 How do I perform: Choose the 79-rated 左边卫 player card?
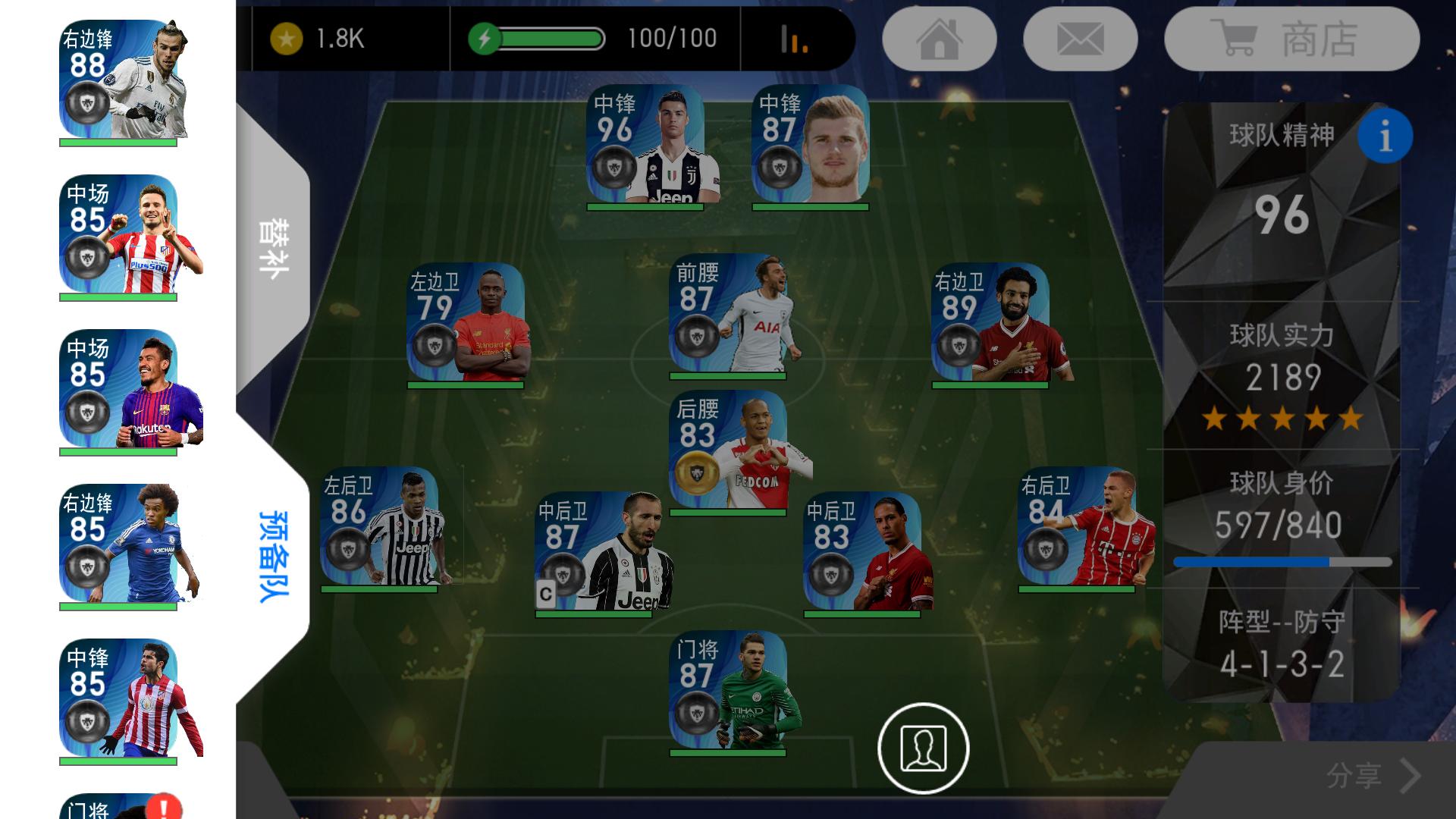(x=466, y=325)
